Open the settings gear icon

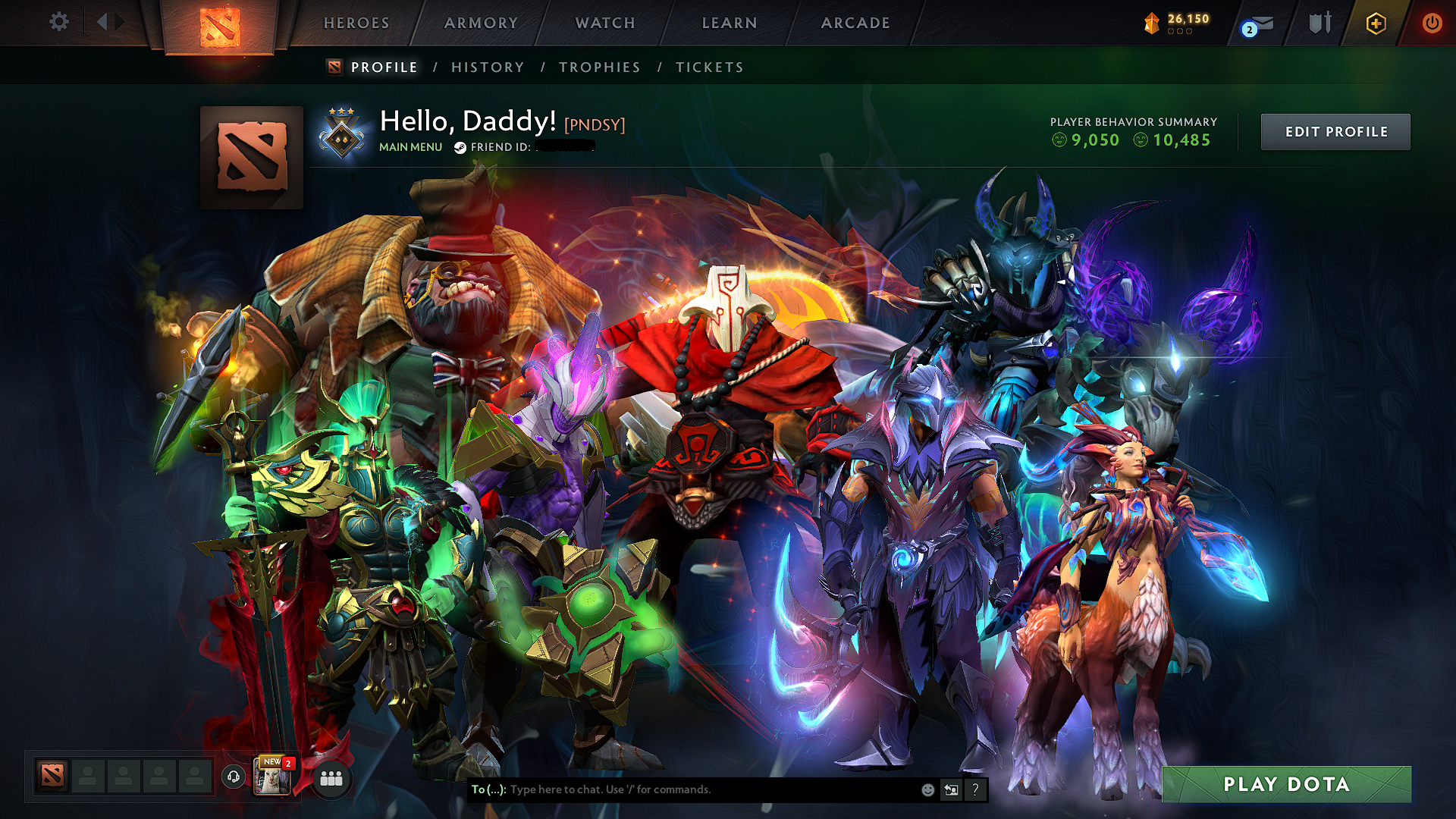(x=58, y=22)
